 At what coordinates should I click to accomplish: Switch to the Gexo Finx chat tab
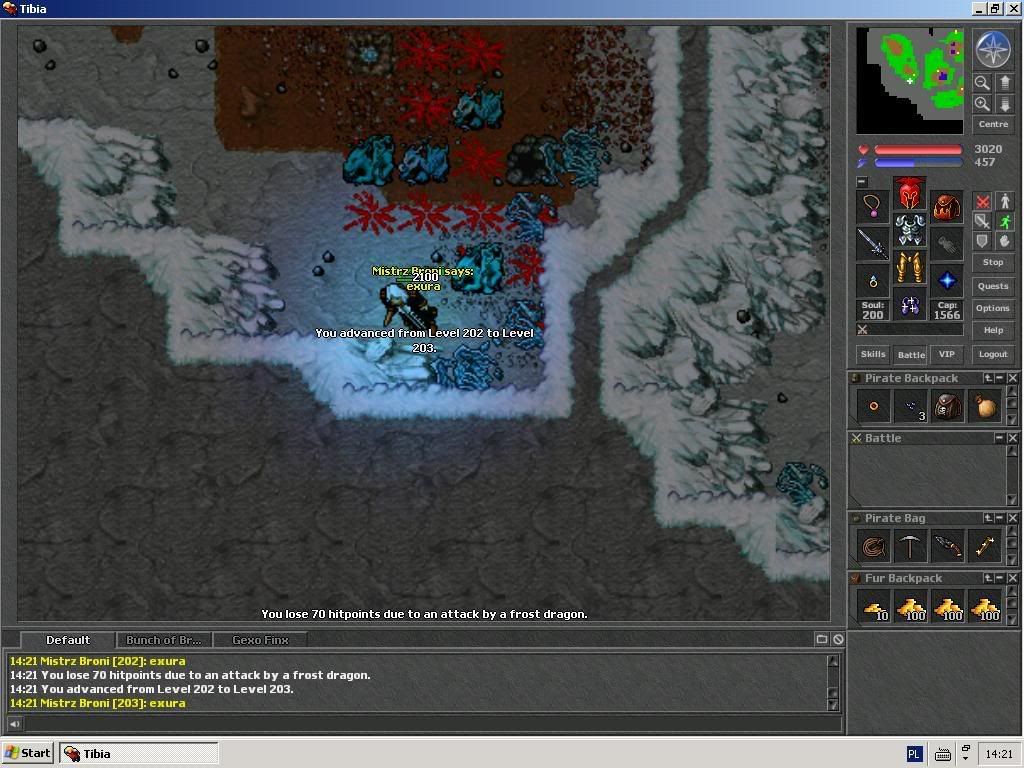pyautogui.click(x=260, y=640)
